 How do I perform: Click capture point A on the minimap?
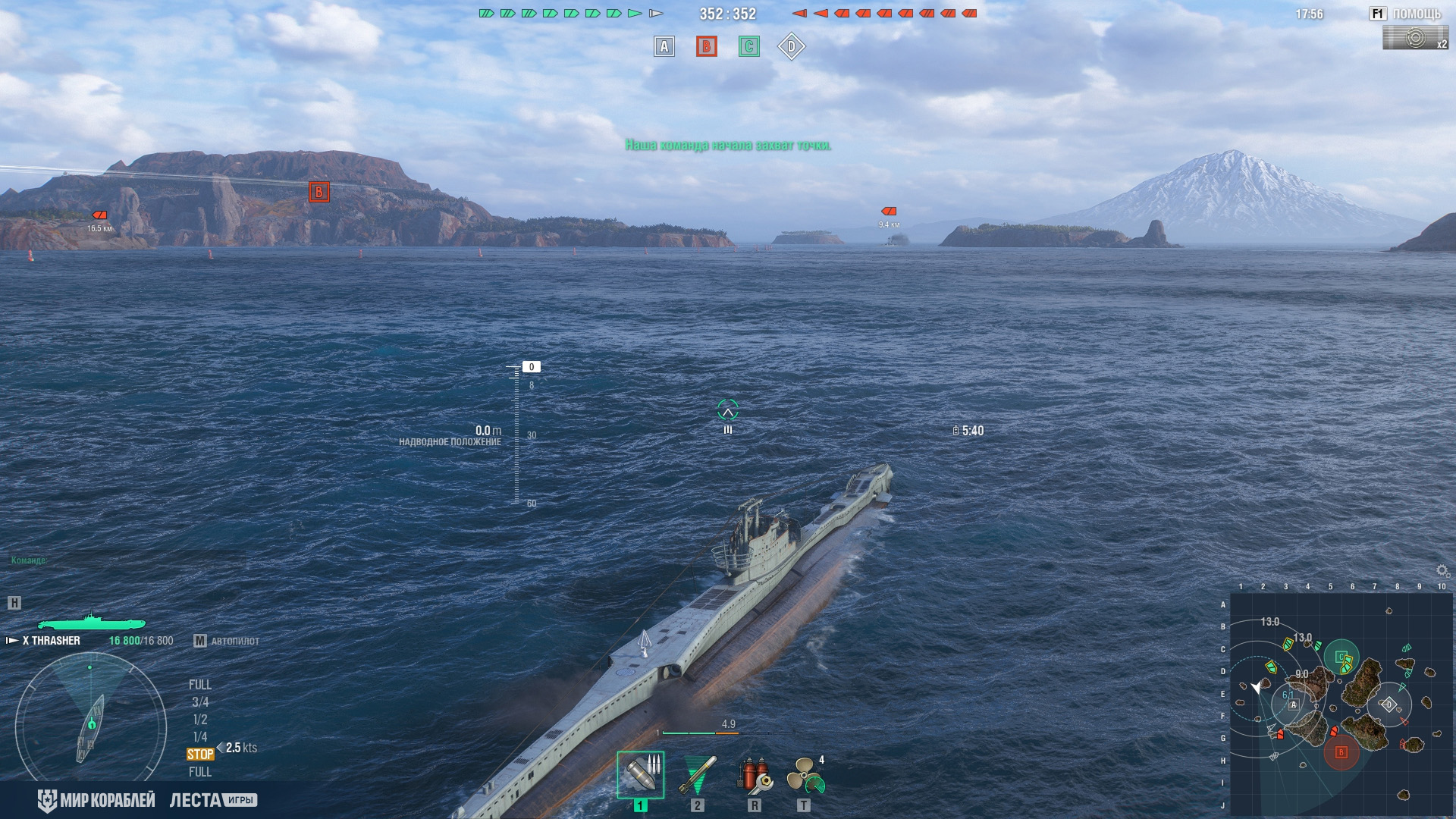point(1294,704)
